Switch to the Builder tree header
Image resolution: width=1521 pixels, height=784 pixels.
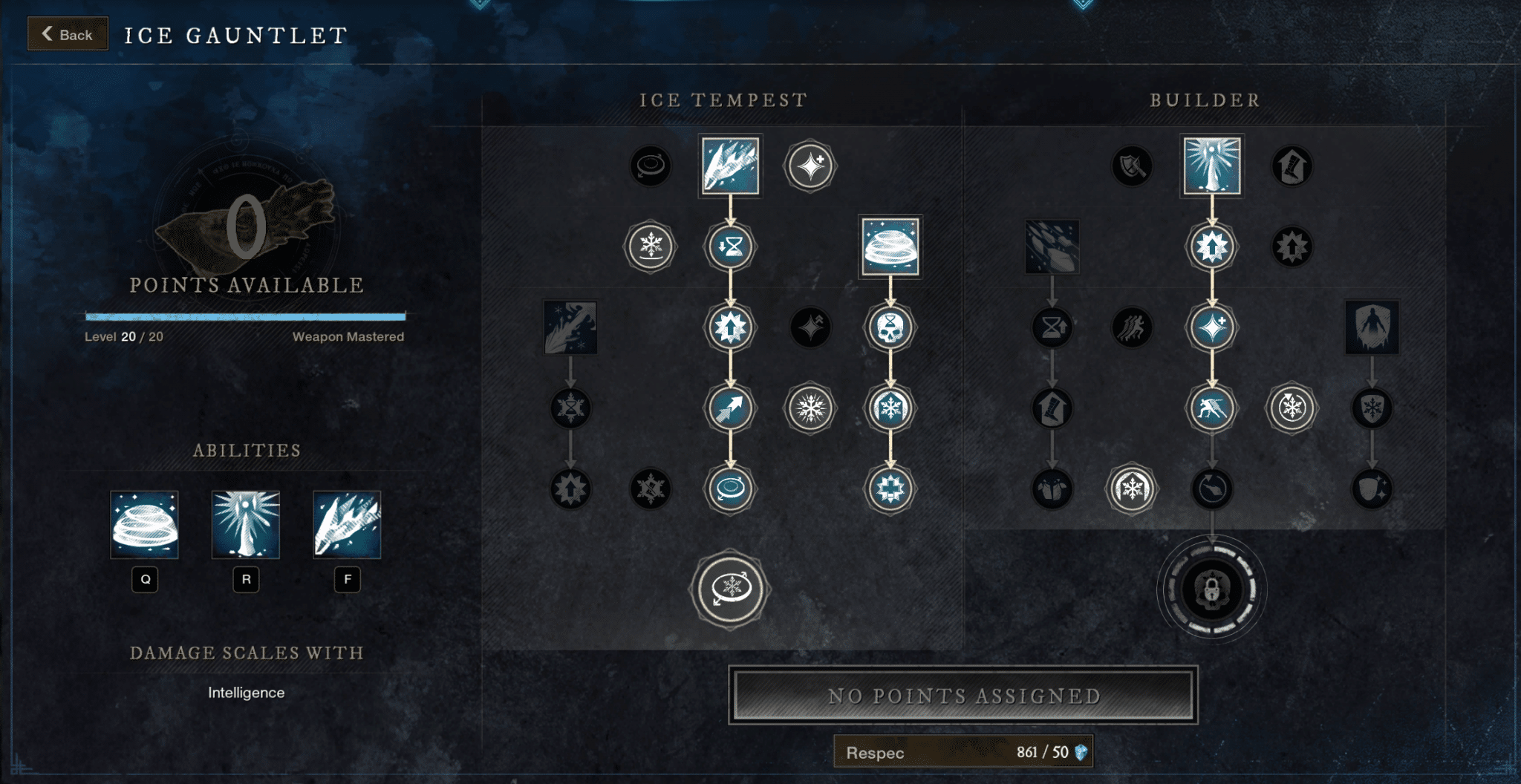pyautogui.click(x=1203, y=100)
